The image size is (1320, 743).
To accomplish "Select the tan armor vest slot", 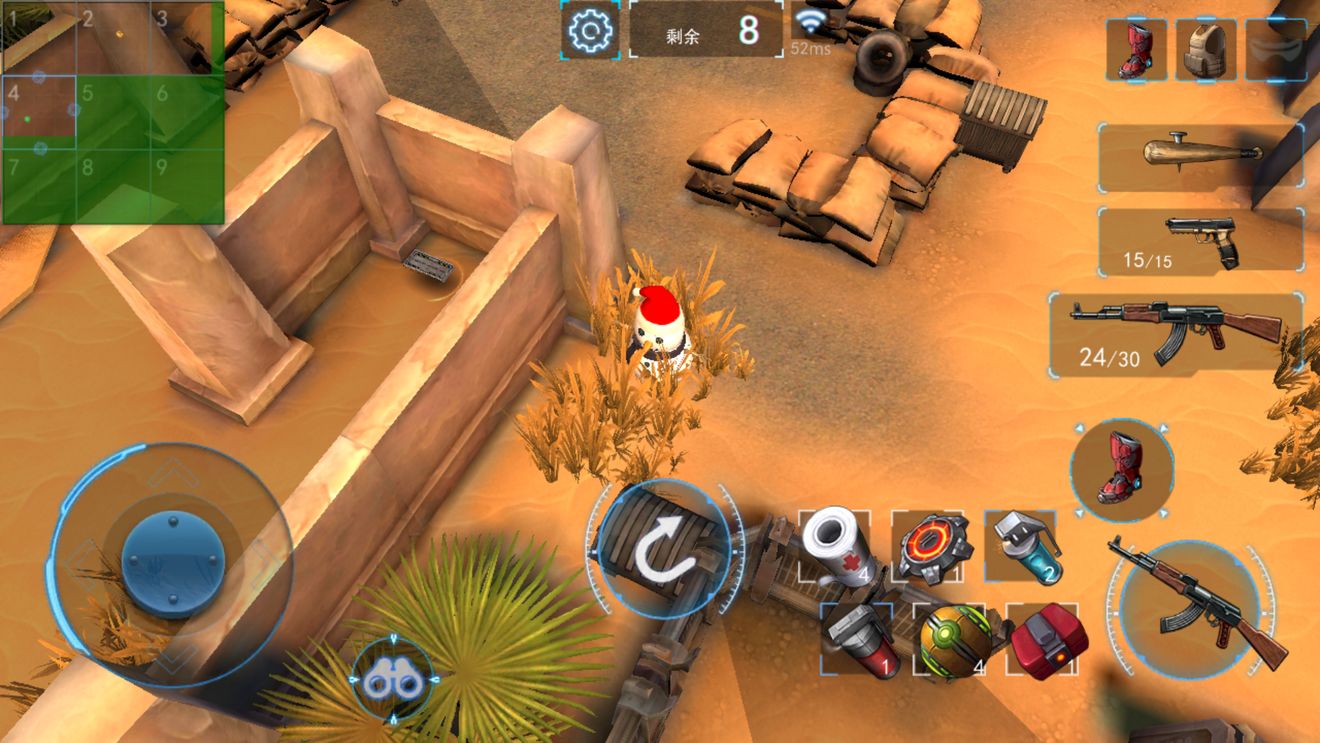I will (x=1204, y=50).
